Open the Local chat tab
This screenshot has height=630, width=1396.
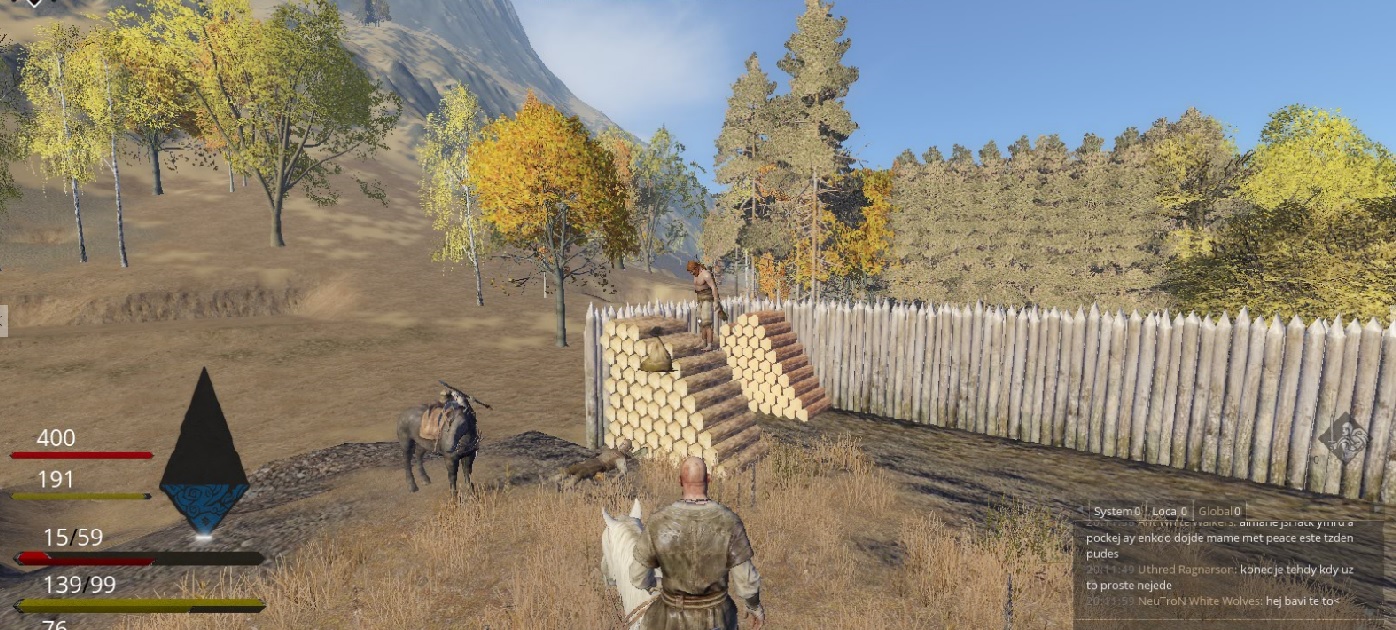tap(1169, 511)
